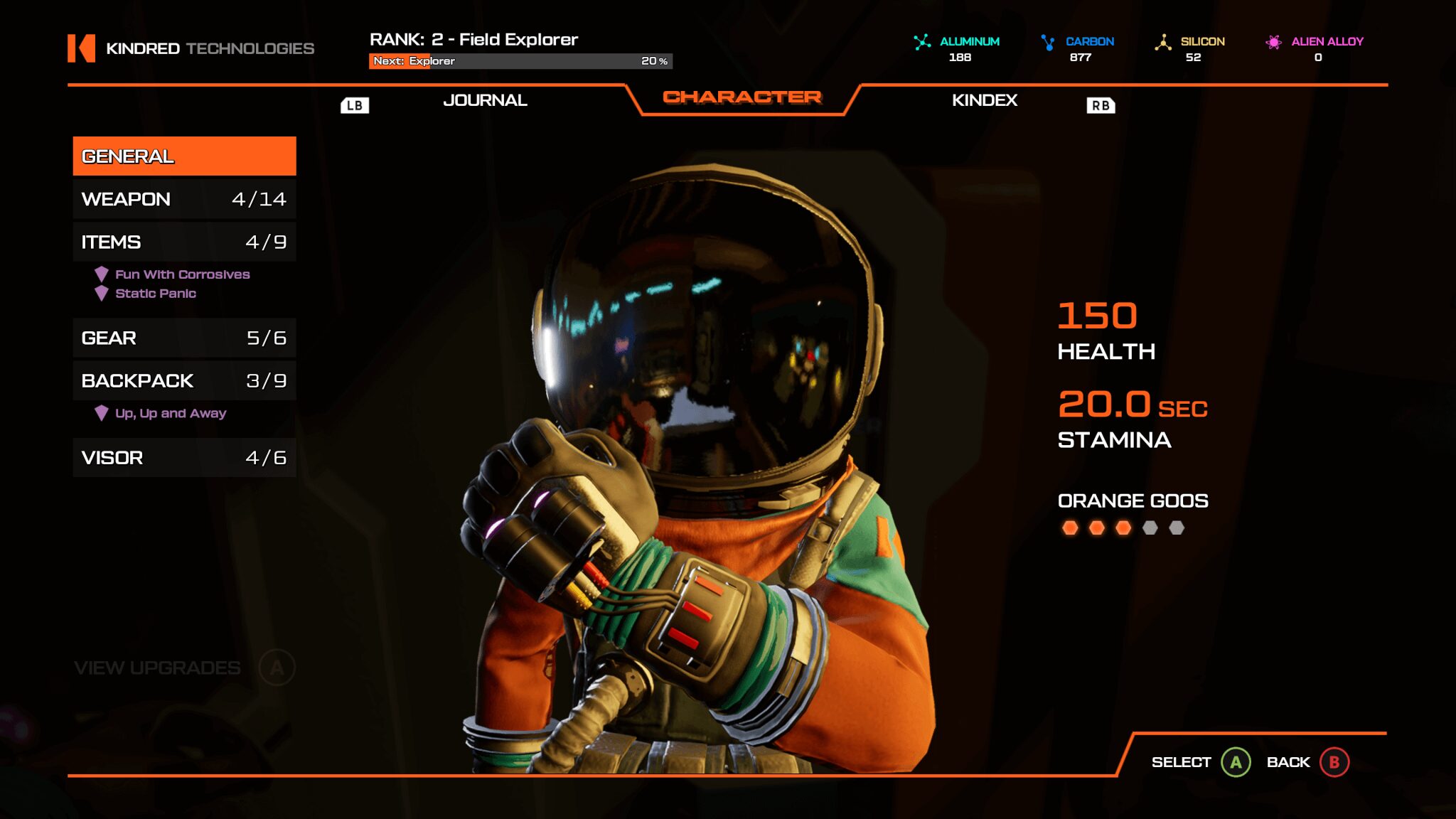Click the Static Panic upgrade entry
This screenshot has width=1456, height=819.
pyautogui.click(x=156, y=294)
